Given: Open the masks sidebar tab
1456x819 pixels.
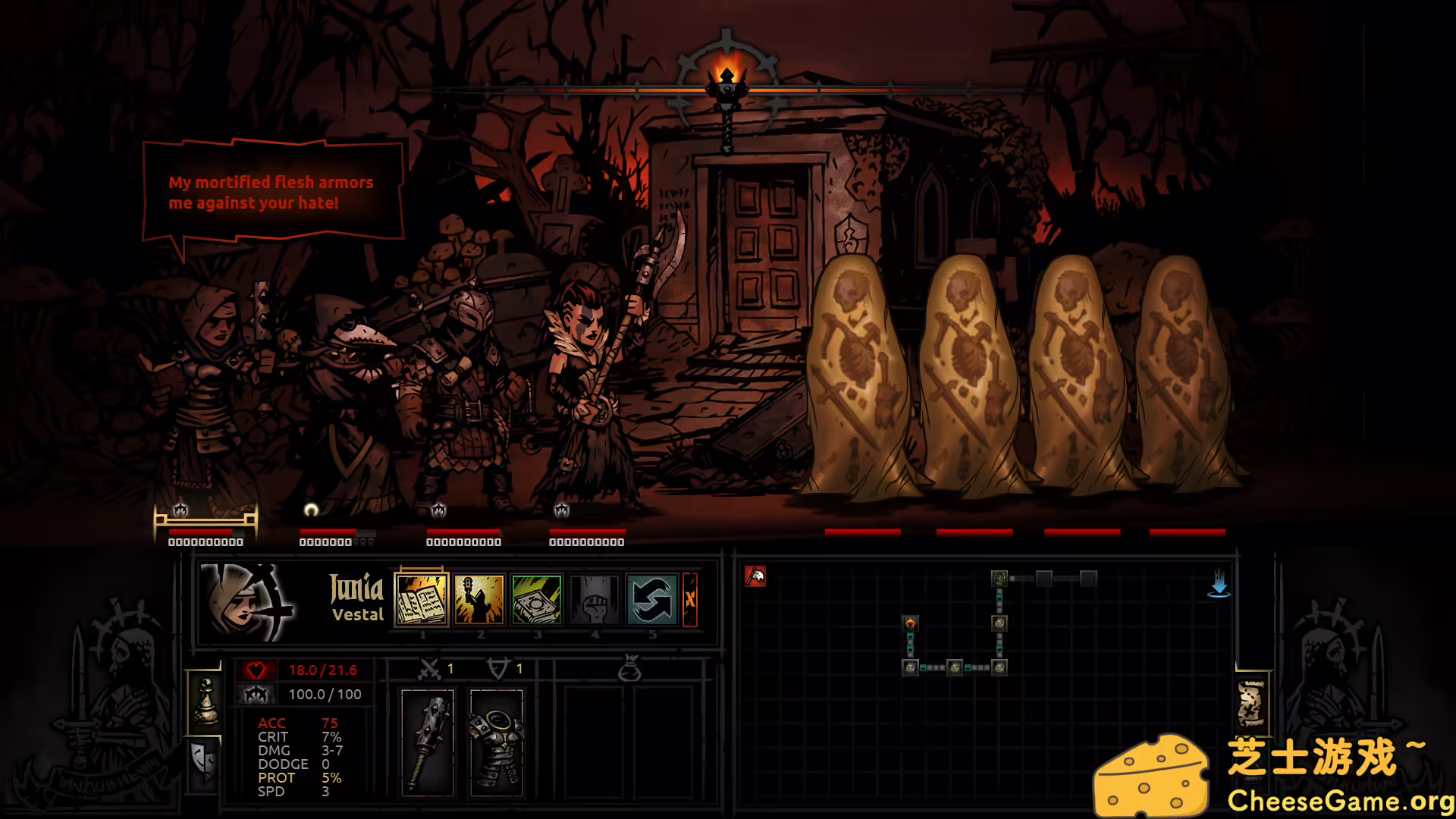Looking at the screenshot, I should [x=201, y=766].
